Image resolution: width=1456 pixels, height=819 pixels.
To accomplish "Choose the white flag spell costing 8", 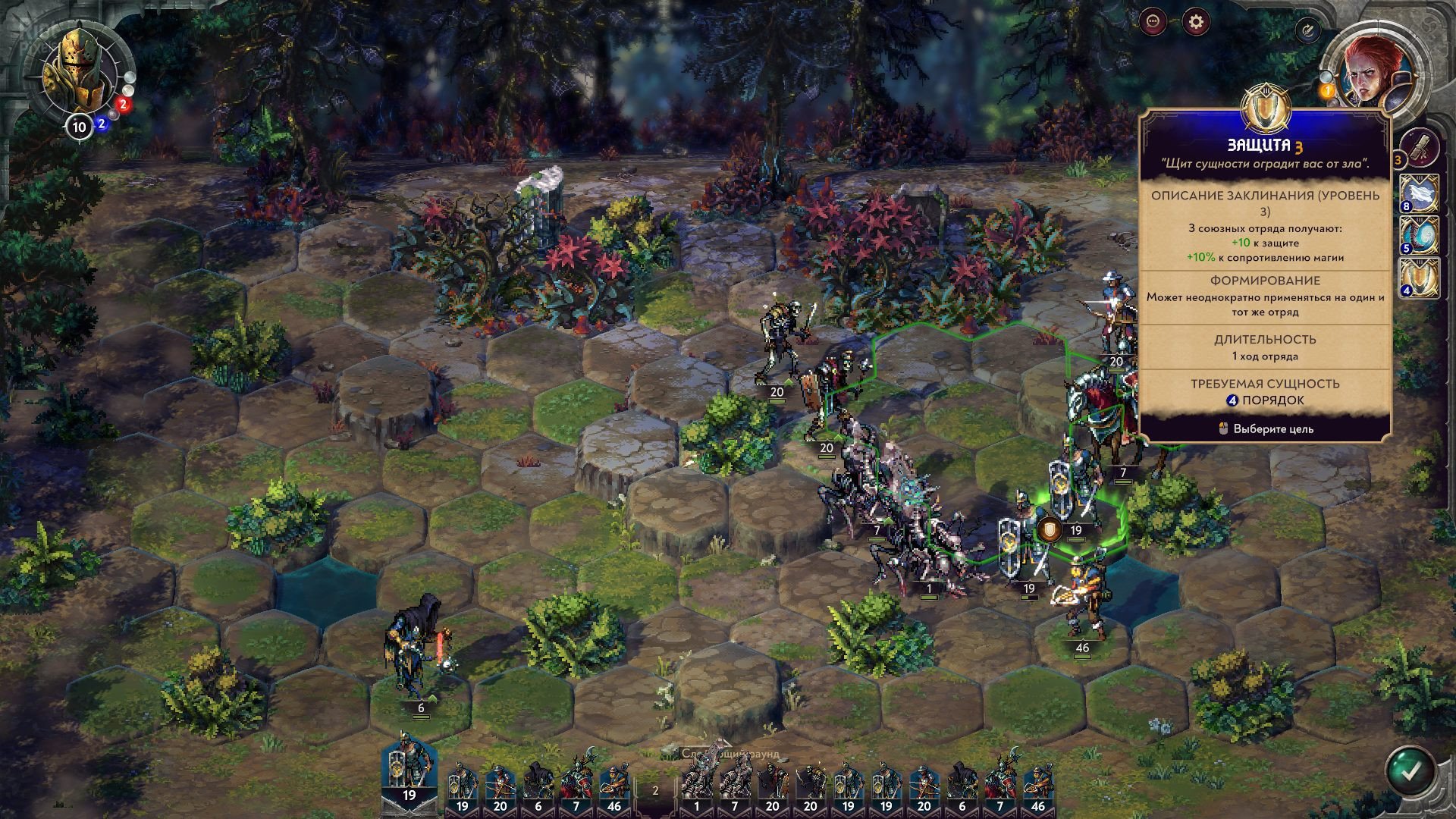I will pos(1419,193).
